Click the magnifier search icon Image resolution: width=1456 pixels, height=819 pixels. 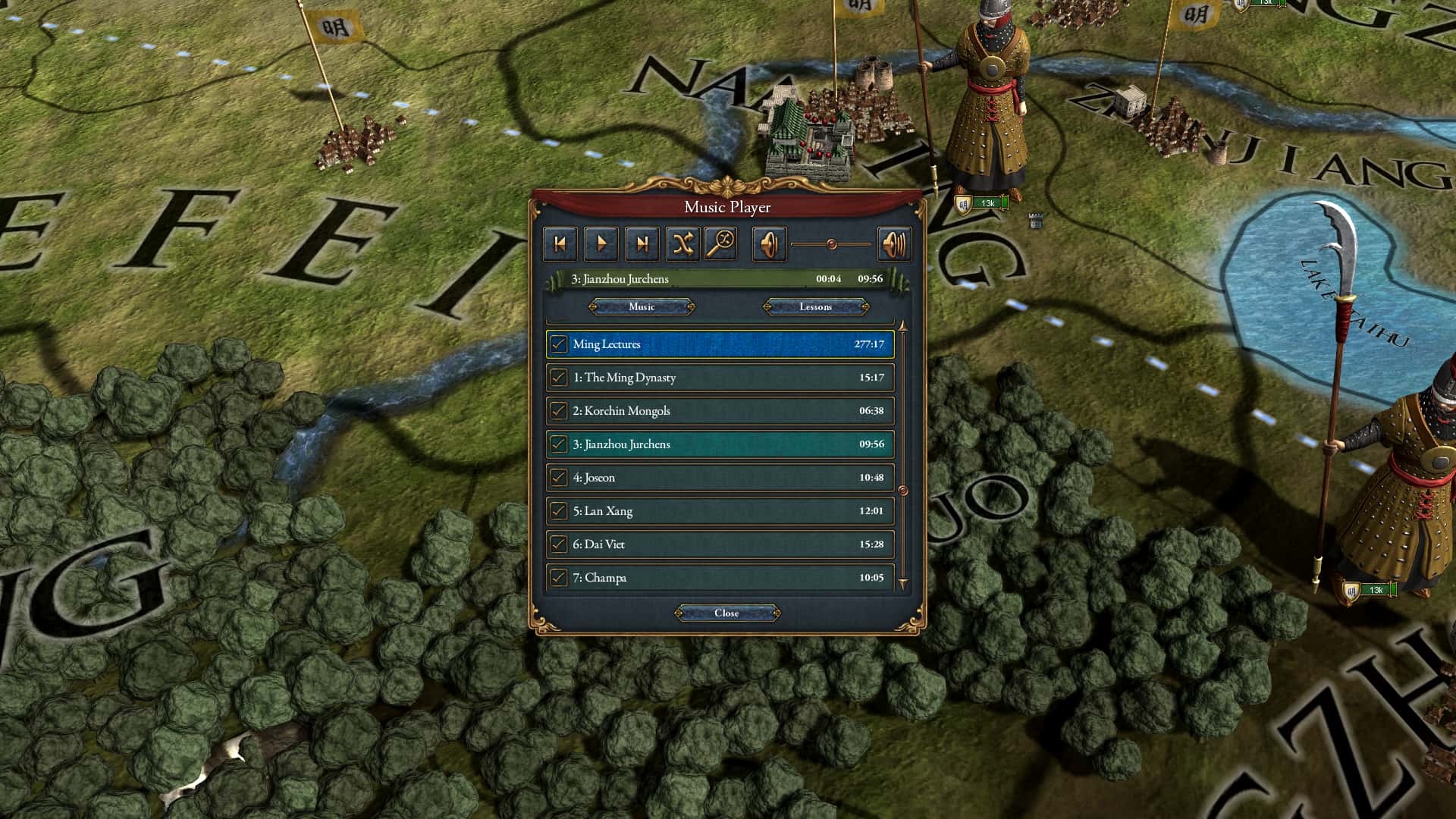[x=720, y=243]
